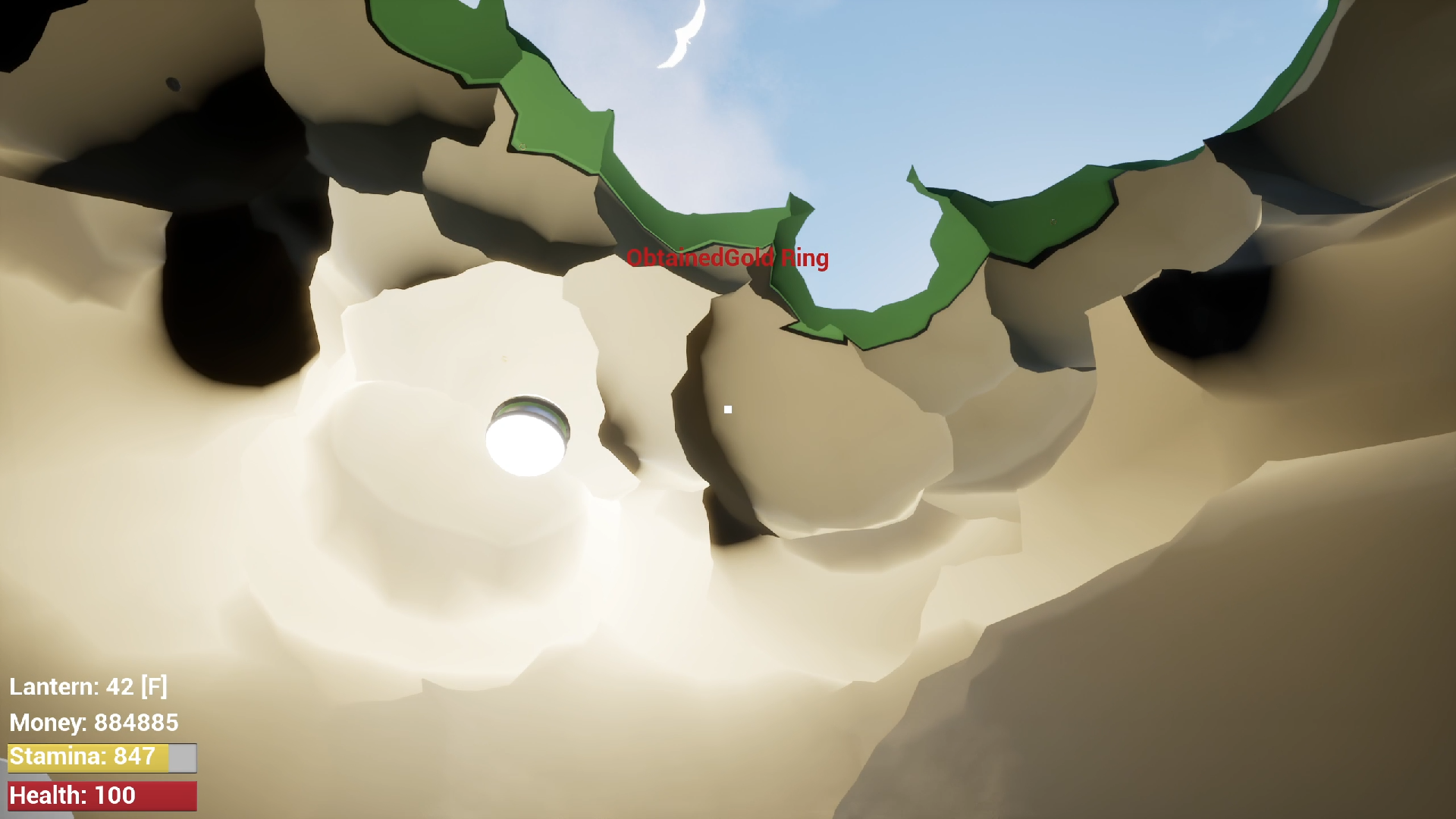Expand the Money counter readout
1456x819 pixels.
93,723
